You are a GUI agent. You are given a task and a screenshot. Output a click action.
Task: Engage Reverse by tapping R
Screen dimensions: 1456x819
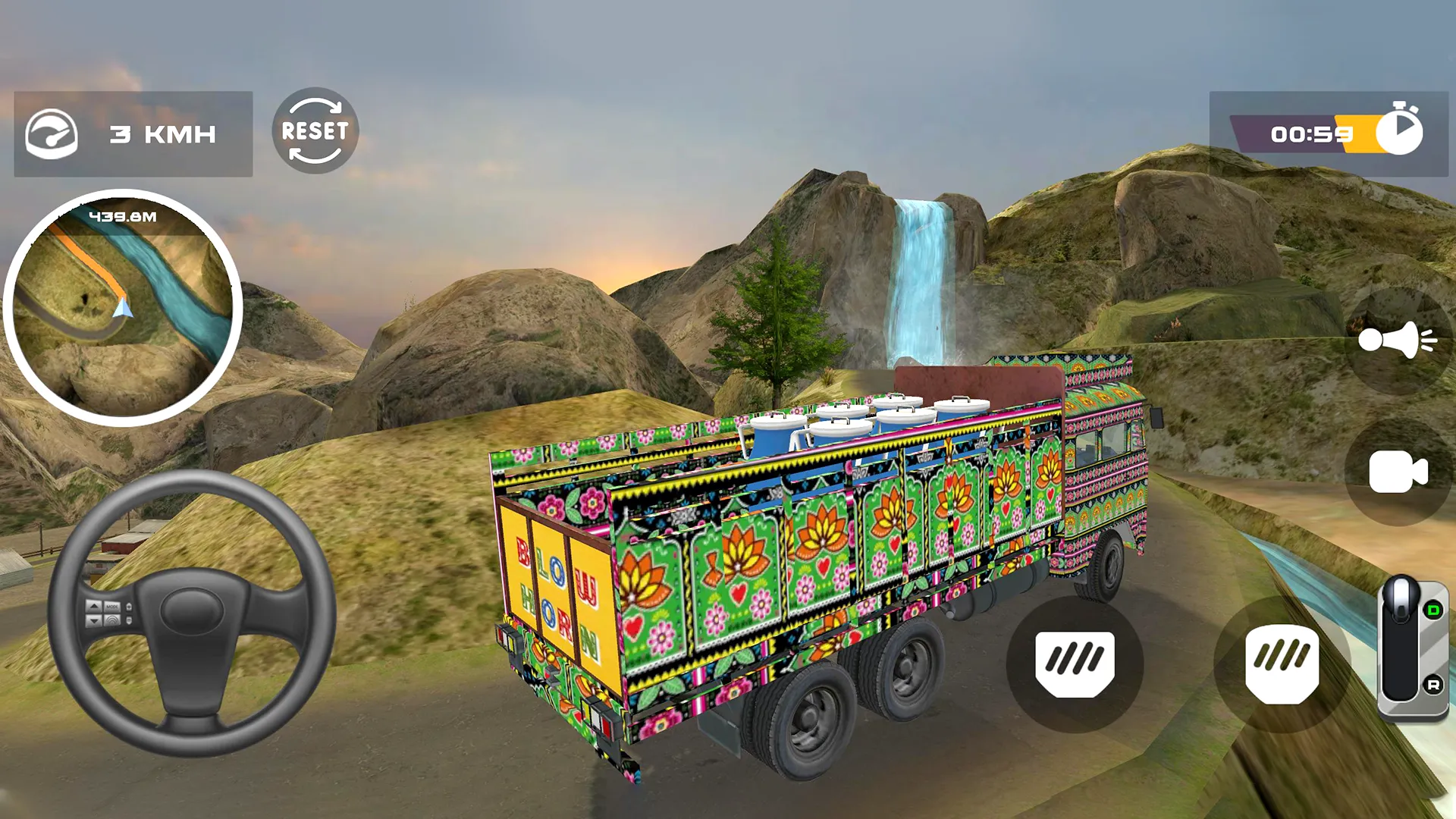1433,684
